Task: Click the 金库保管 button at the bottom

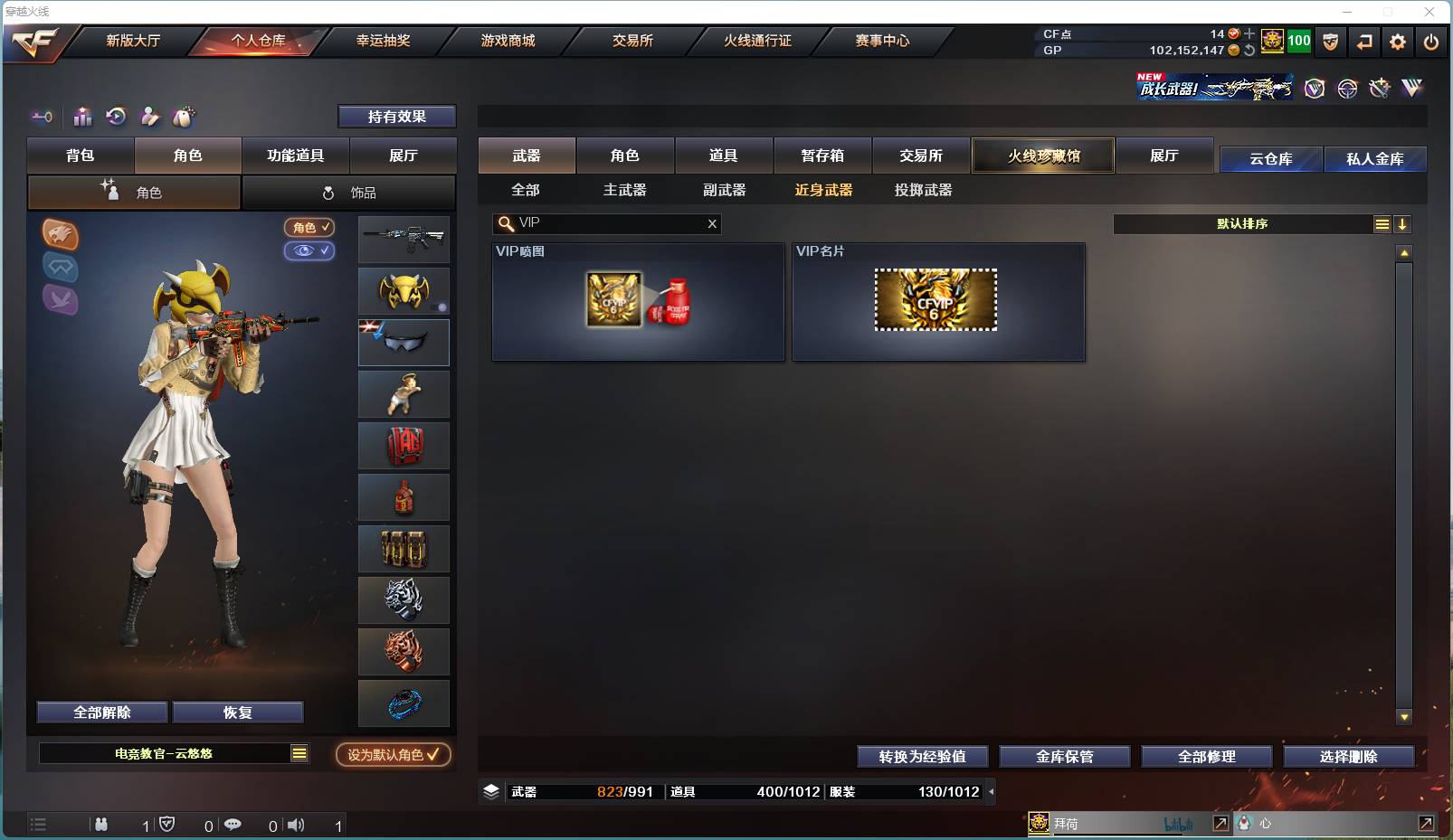Action: click(x=1064, y=756)
